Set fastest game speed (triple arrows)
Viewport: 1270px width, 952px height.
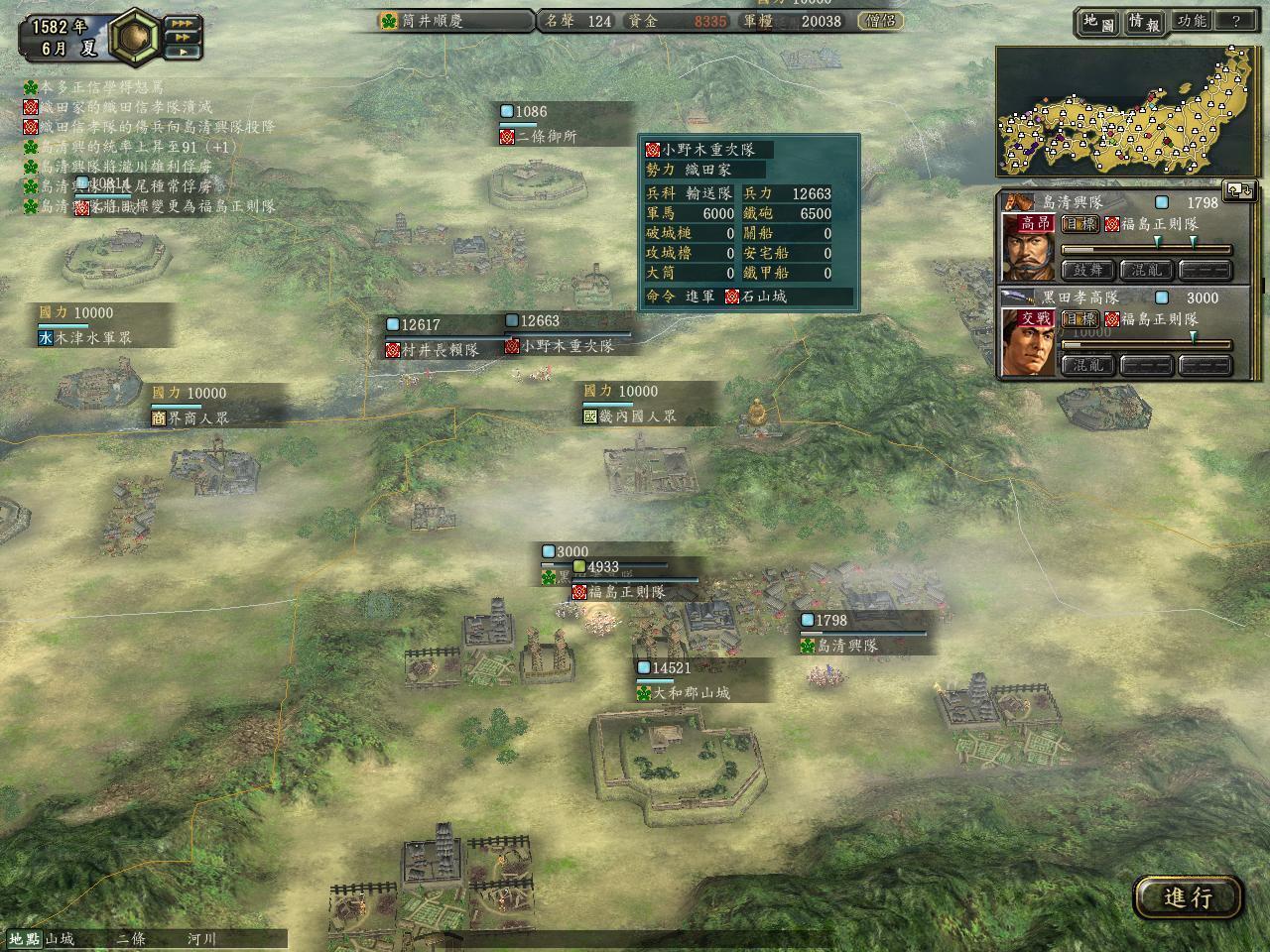coord(183,22)
